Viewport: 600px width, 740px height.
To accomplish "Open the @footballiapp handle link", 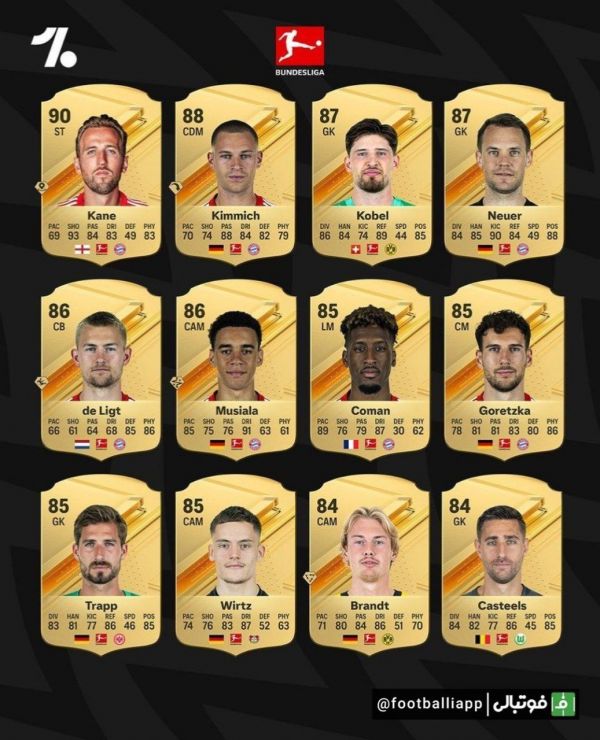I will [429, 704].
